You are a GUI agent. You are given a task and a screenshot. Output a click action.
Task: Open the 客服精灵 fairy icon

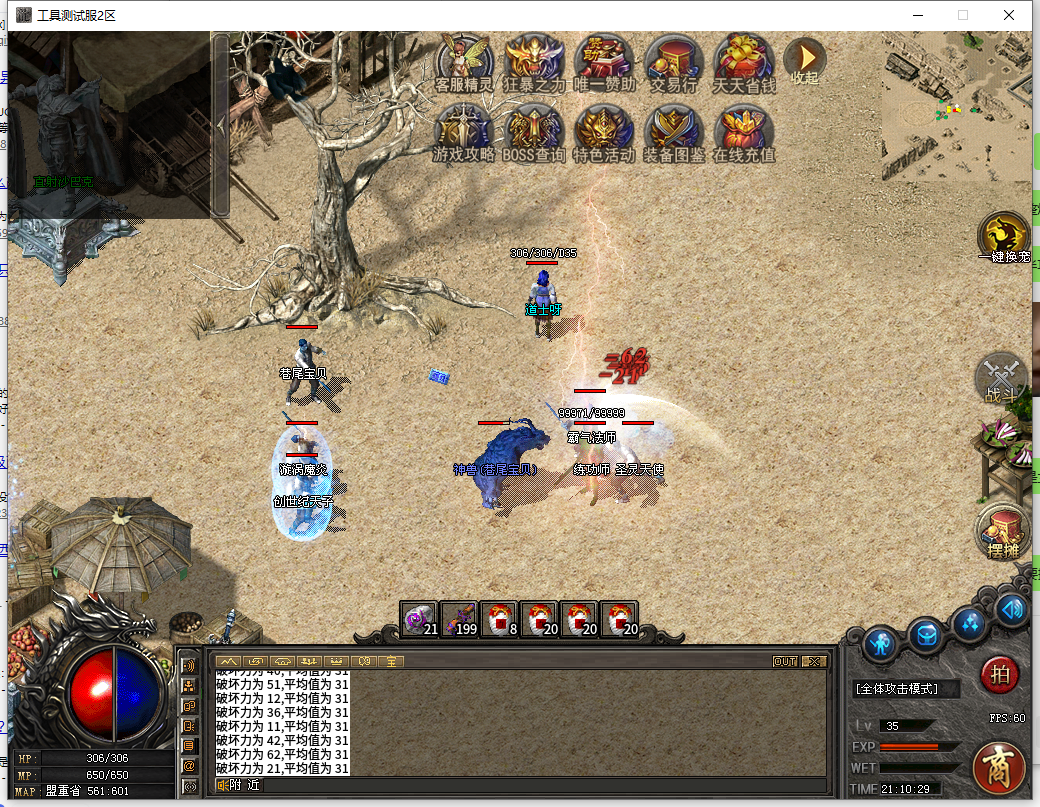464,62
